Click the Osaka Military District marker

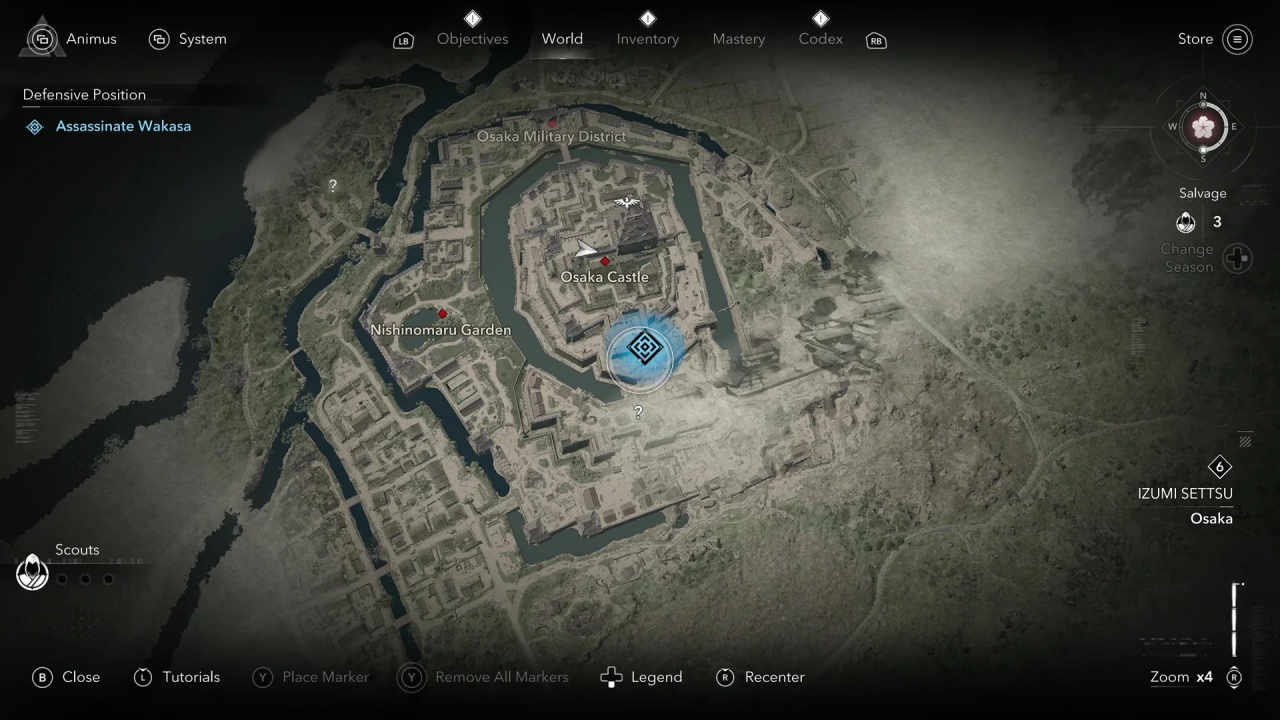click(x=552, y=123)
